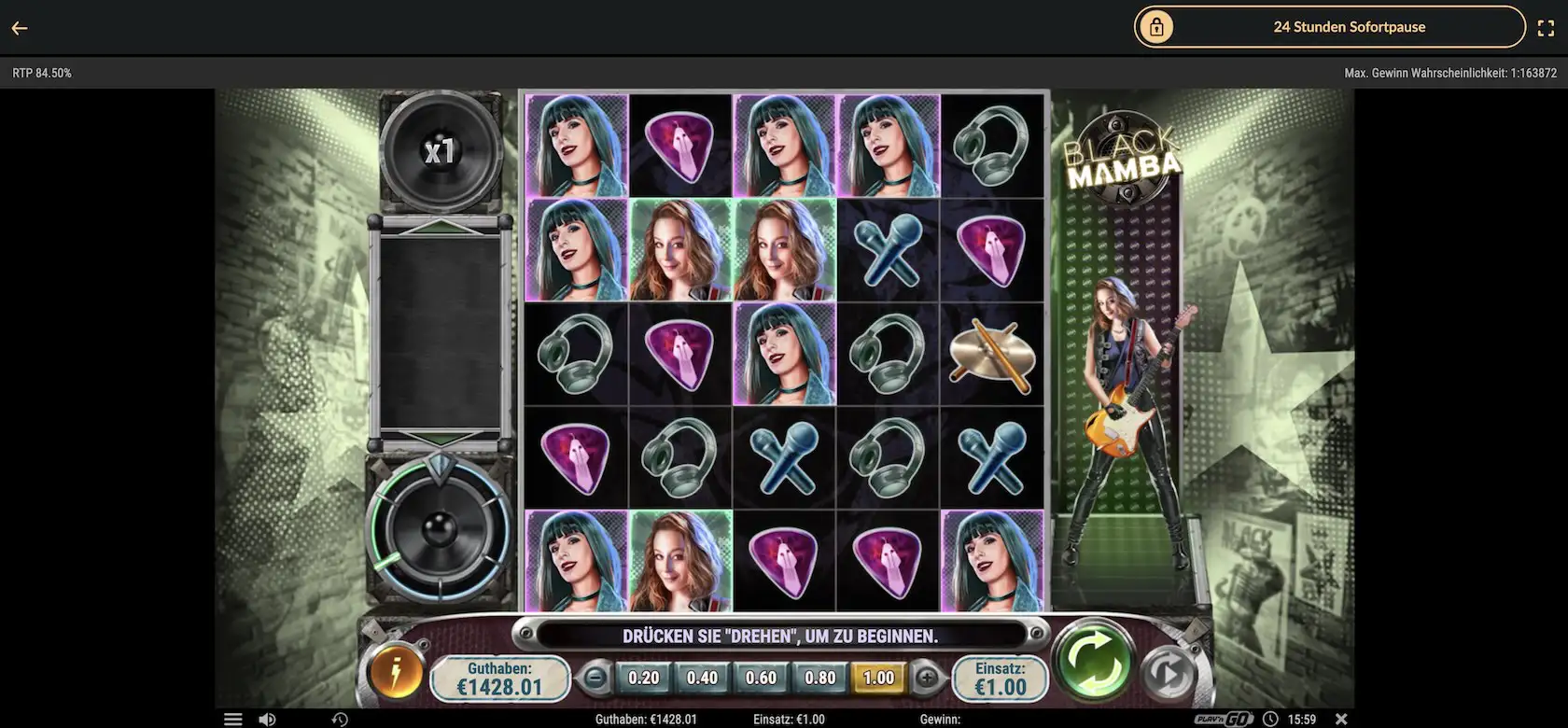Viewport: 1568px width, 728px height.
Task: Increase bet with the plus stepper
Action: (926, 679)
